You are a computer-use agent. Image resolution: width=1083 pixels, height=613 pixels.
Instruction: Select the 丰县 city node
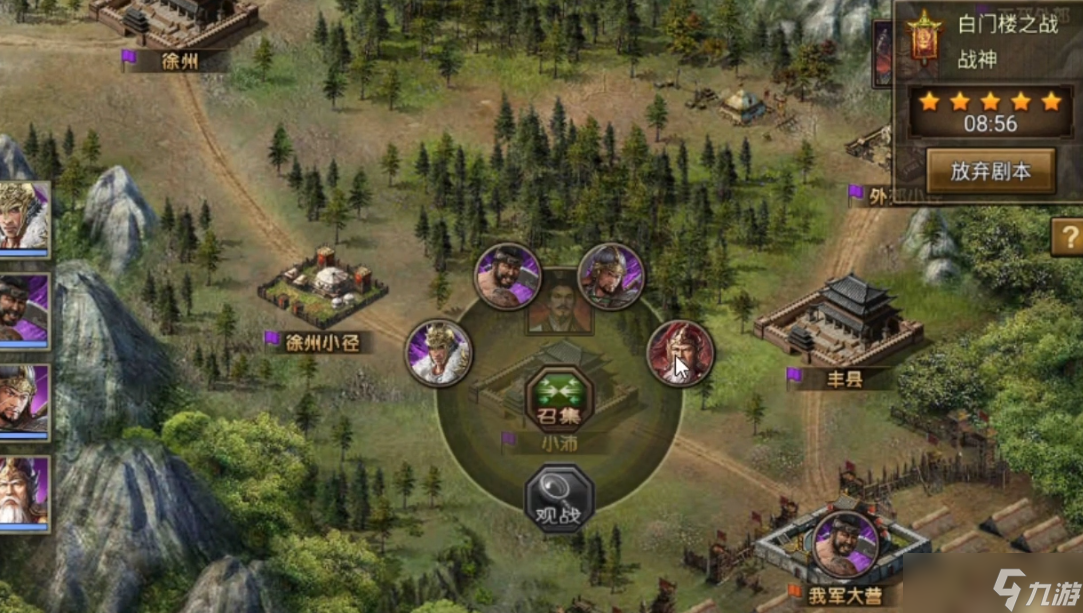point(838,323)
